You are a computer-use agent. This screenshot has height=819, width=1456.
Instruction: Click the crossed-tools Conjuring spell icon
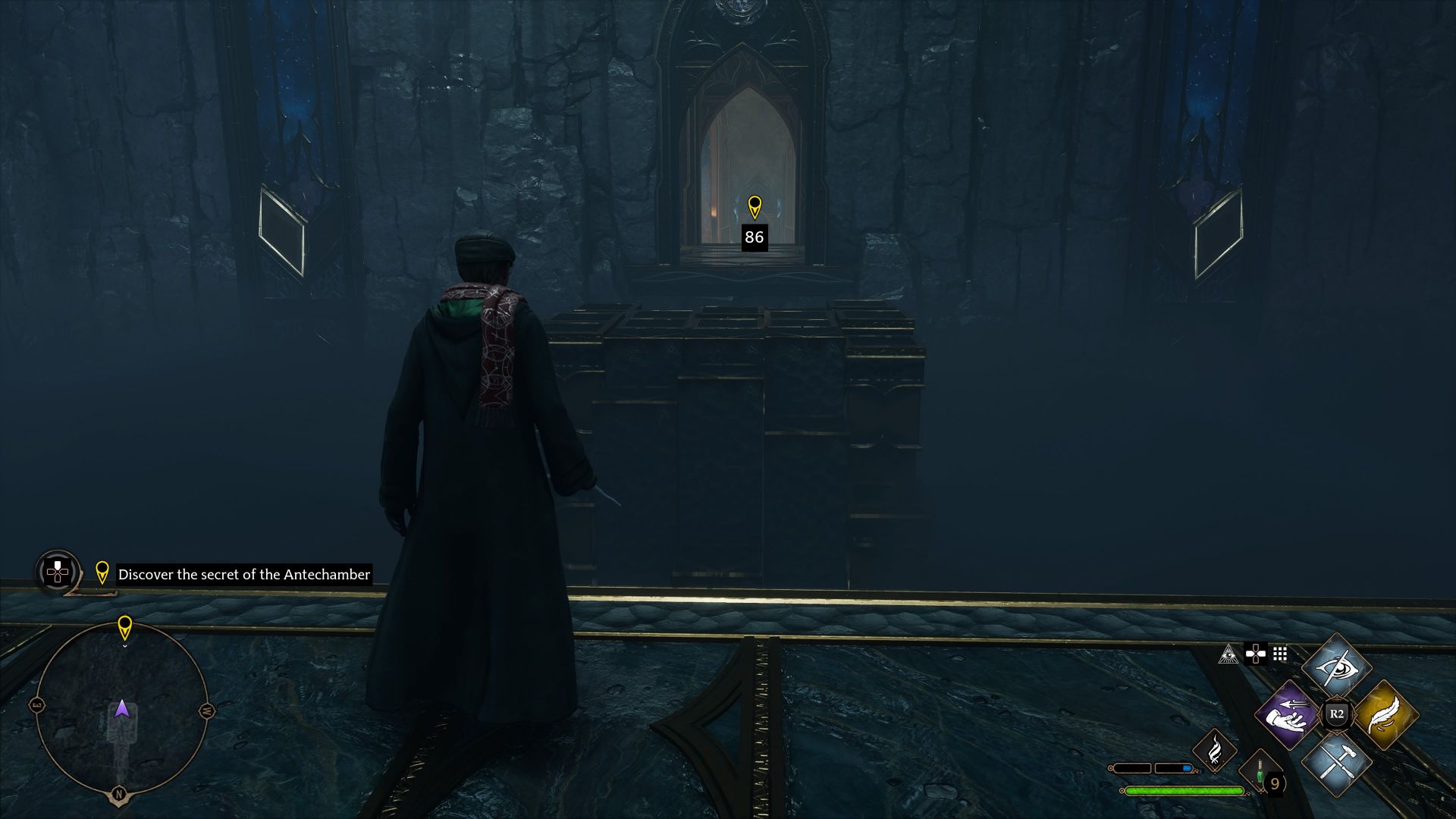click(1338, 764)
